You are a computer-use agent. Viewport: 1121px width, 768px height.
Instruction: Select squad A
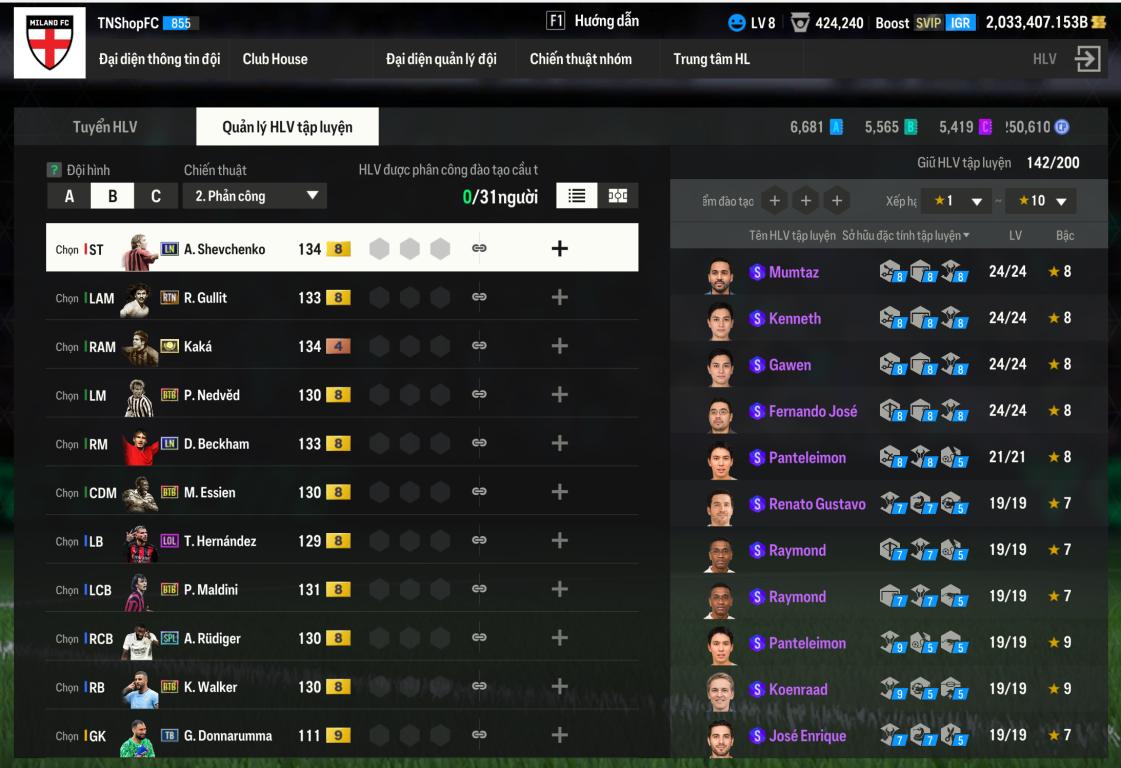click(69, 196)
